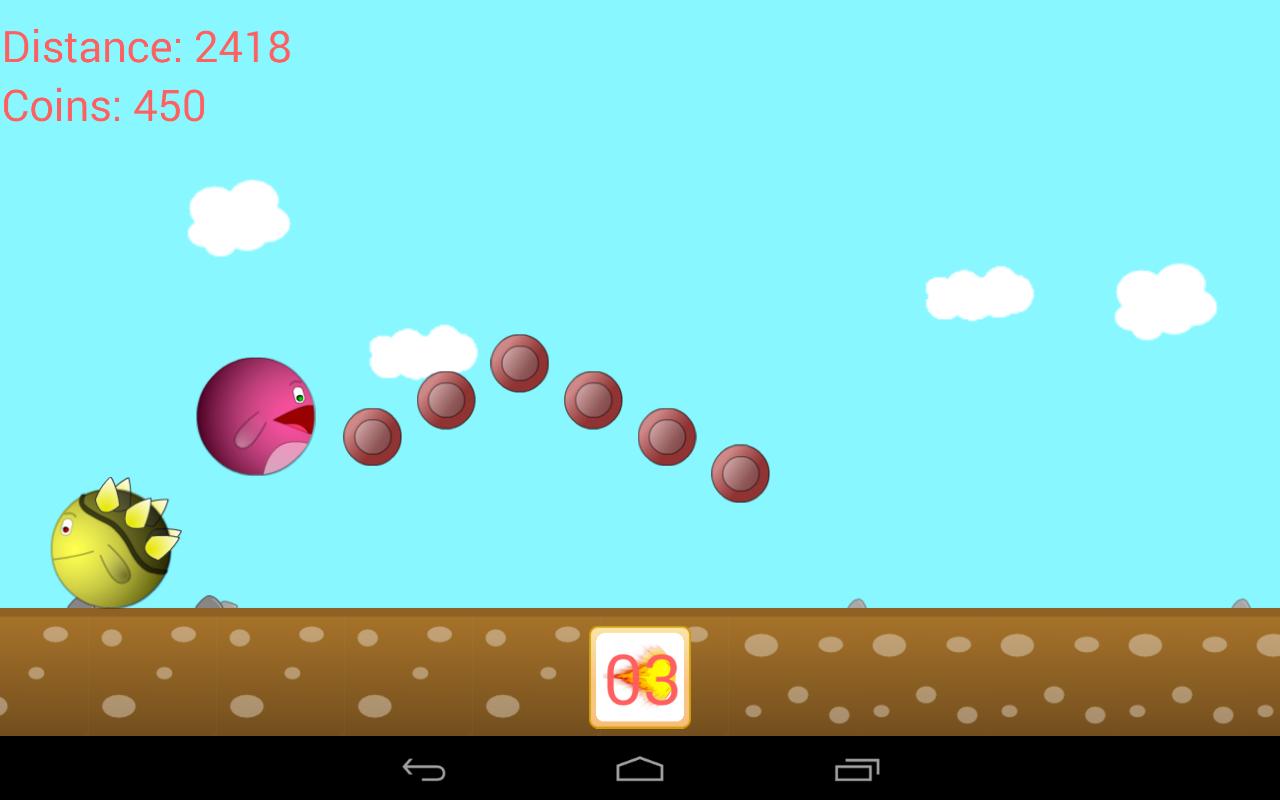Select the Distance: 2418 label
This screenshot has height=800, width=1280.
(146, 46)
